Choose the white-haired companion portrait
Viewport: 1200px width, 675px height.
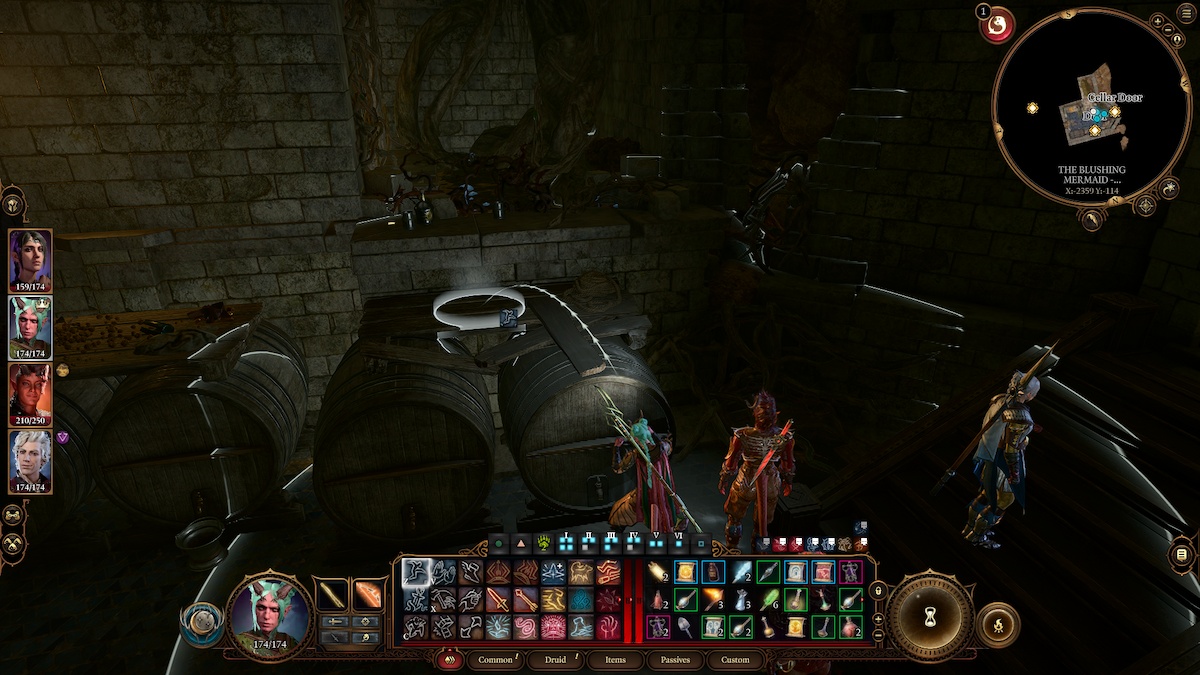(30, 460)
